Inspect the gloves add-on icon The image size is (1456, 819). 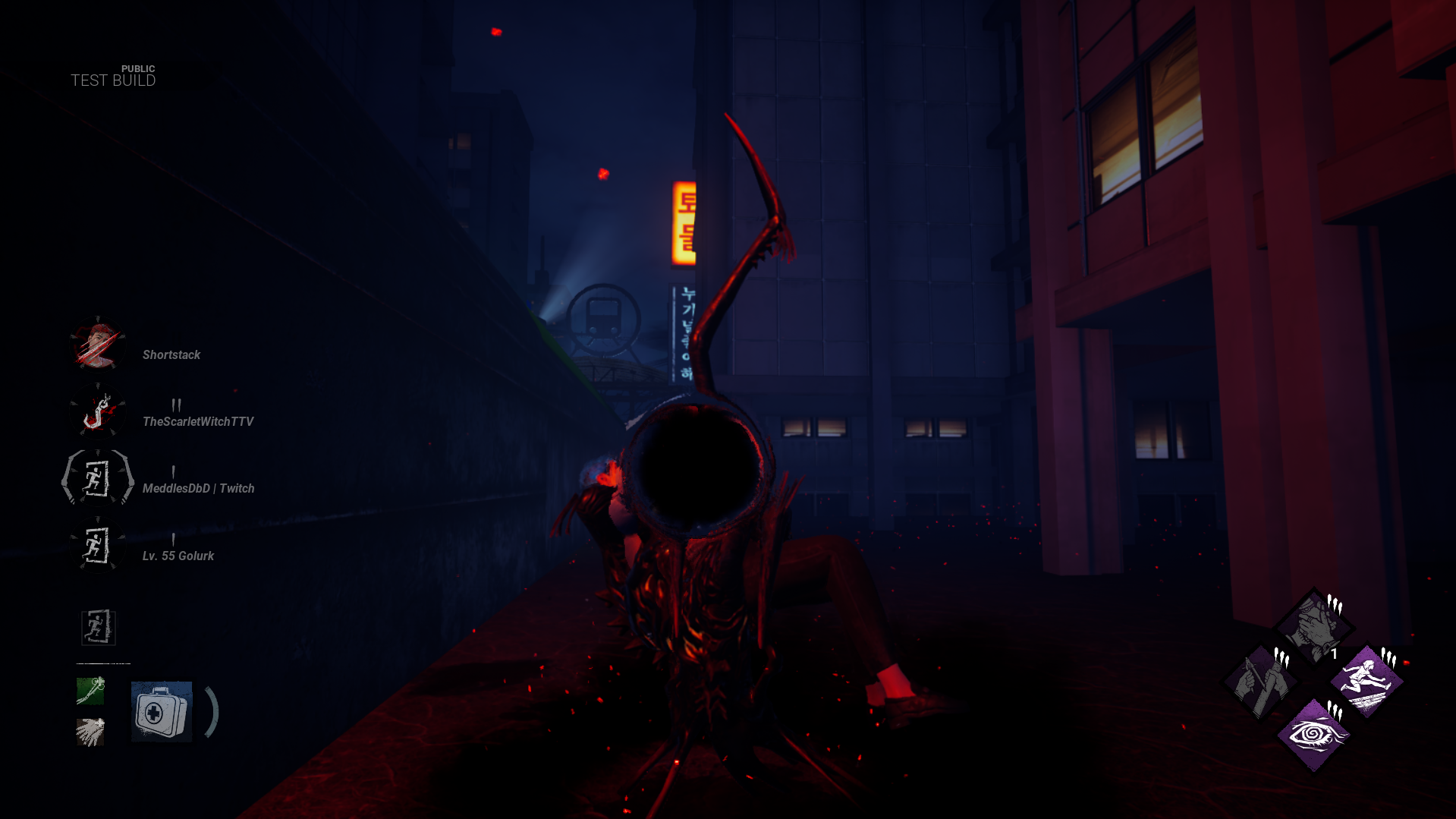[90, 732]
